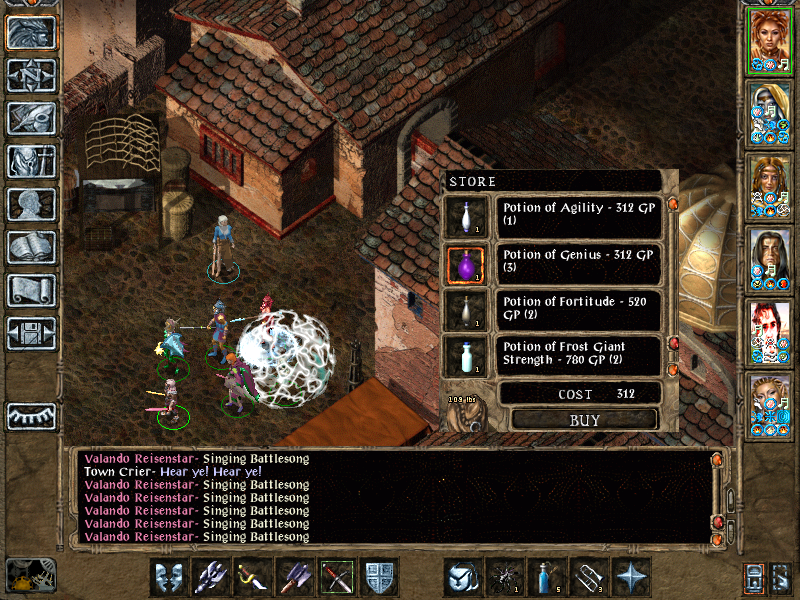Select Potion of Frost Giant Strength
800x600 pixels.
[581, 355]
